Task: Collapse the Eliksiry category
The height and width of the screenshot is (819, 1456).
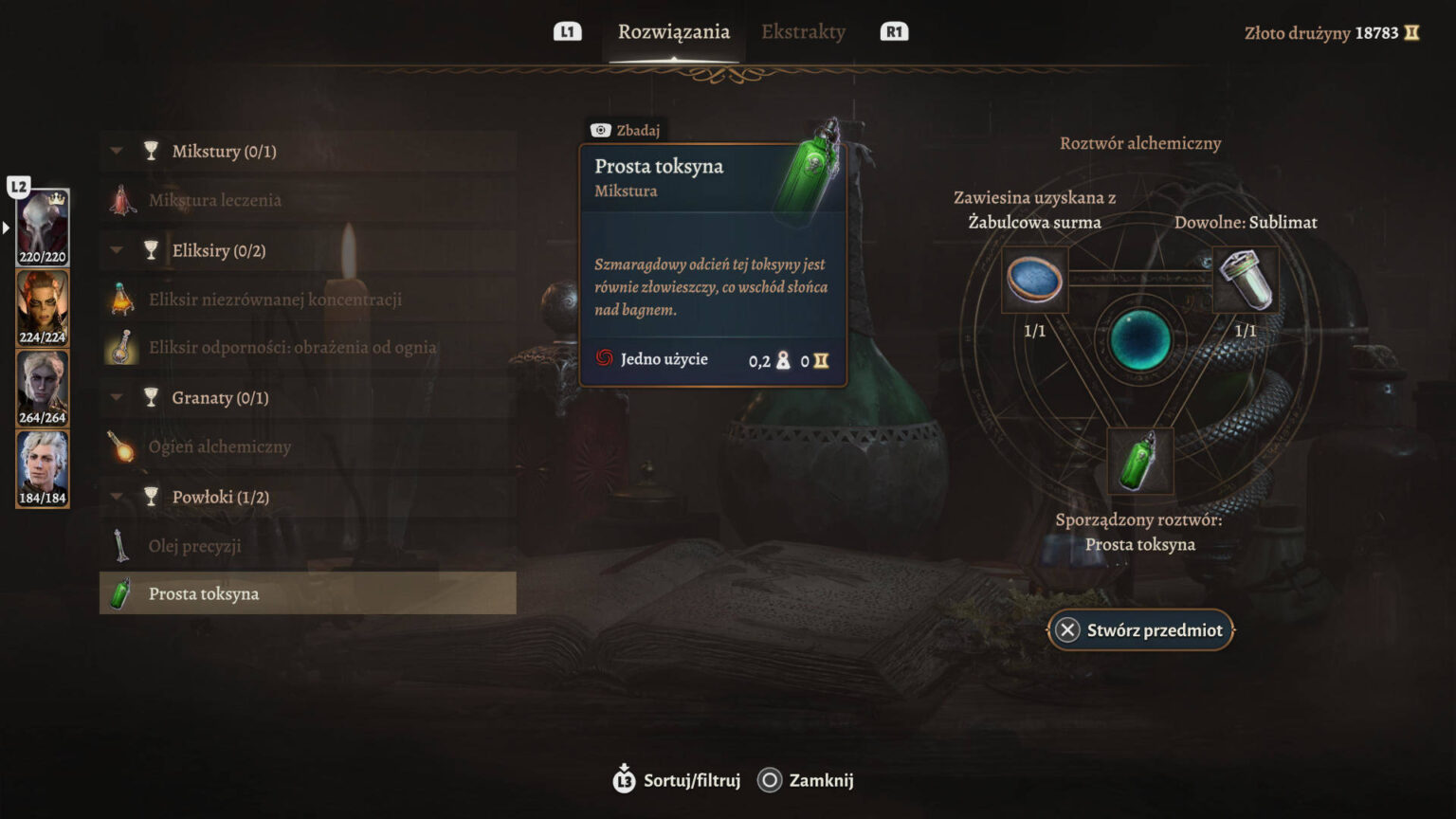Action: [116, 249]
